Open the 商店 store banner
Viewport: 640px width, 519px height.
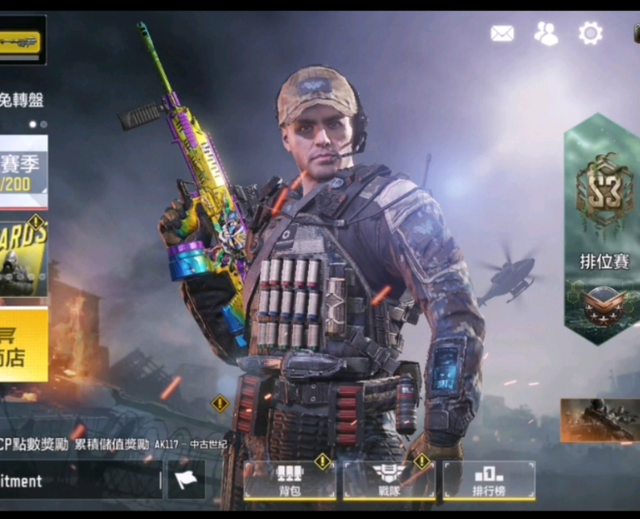click(x=23, y=345)
